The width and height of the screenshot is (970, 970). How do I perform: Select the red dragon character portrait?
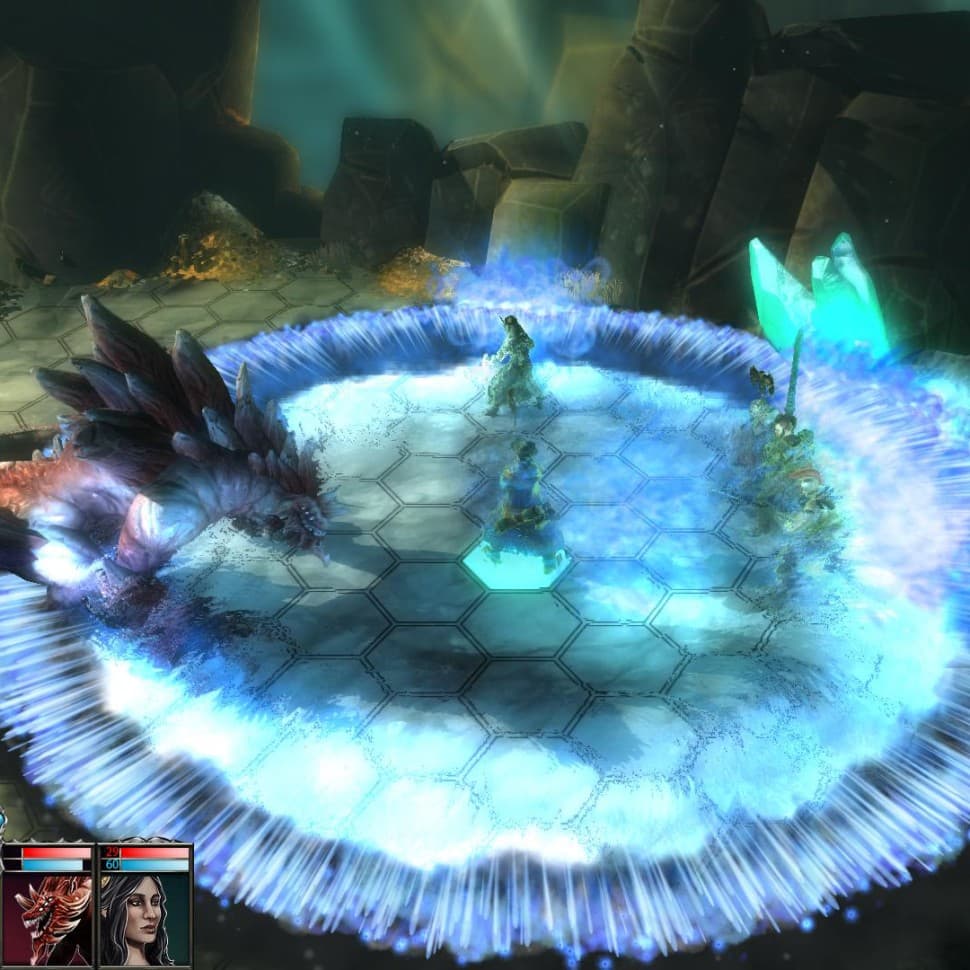[x=48, y=918]
